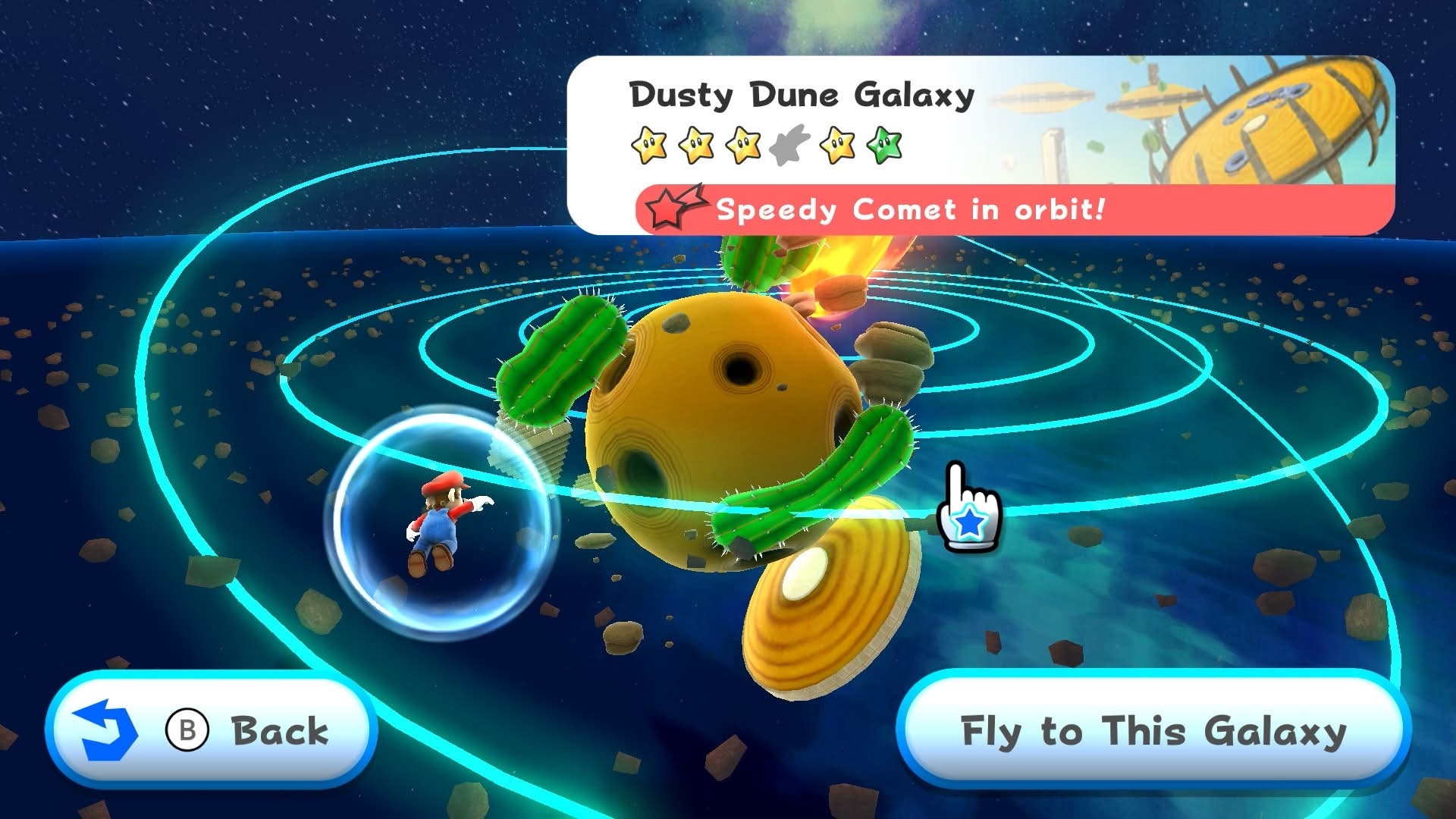Select the Dusty Dune Galaxy info panel

point(980,144)
